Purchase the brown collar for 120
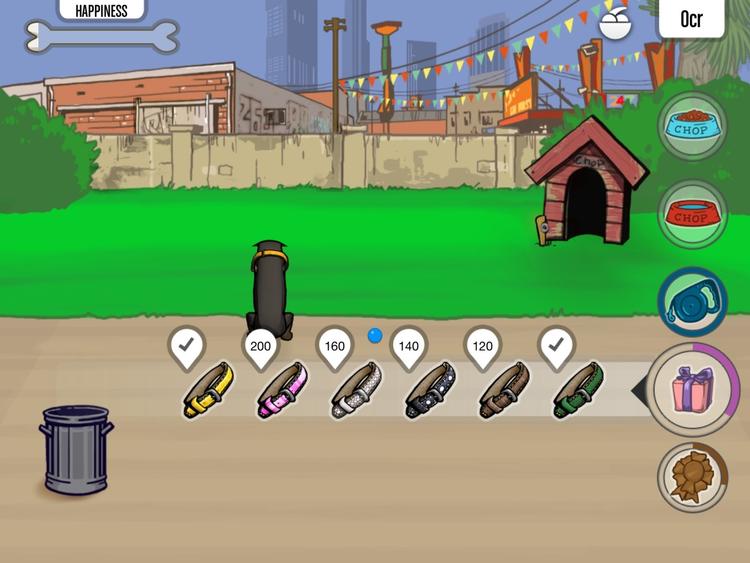The image size is (750, 563). coord(504,391)
